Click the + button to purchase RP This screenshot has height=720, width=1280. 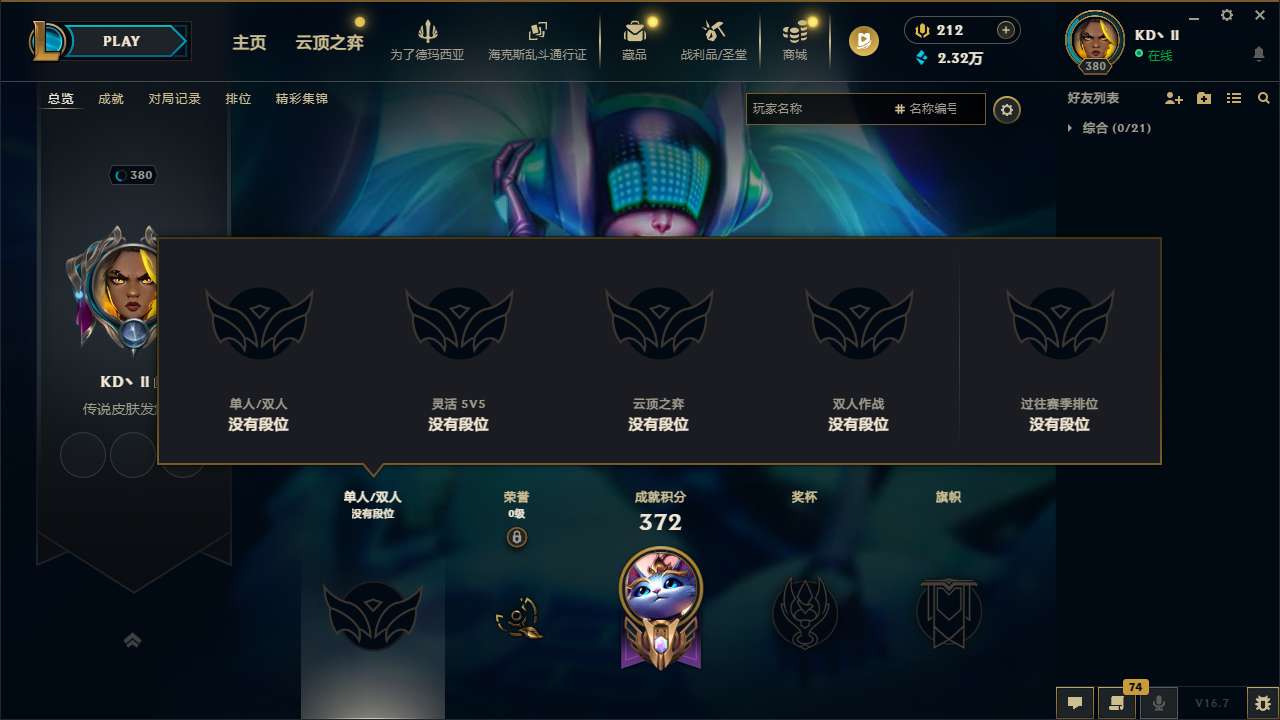click(x=1004, y=30)
